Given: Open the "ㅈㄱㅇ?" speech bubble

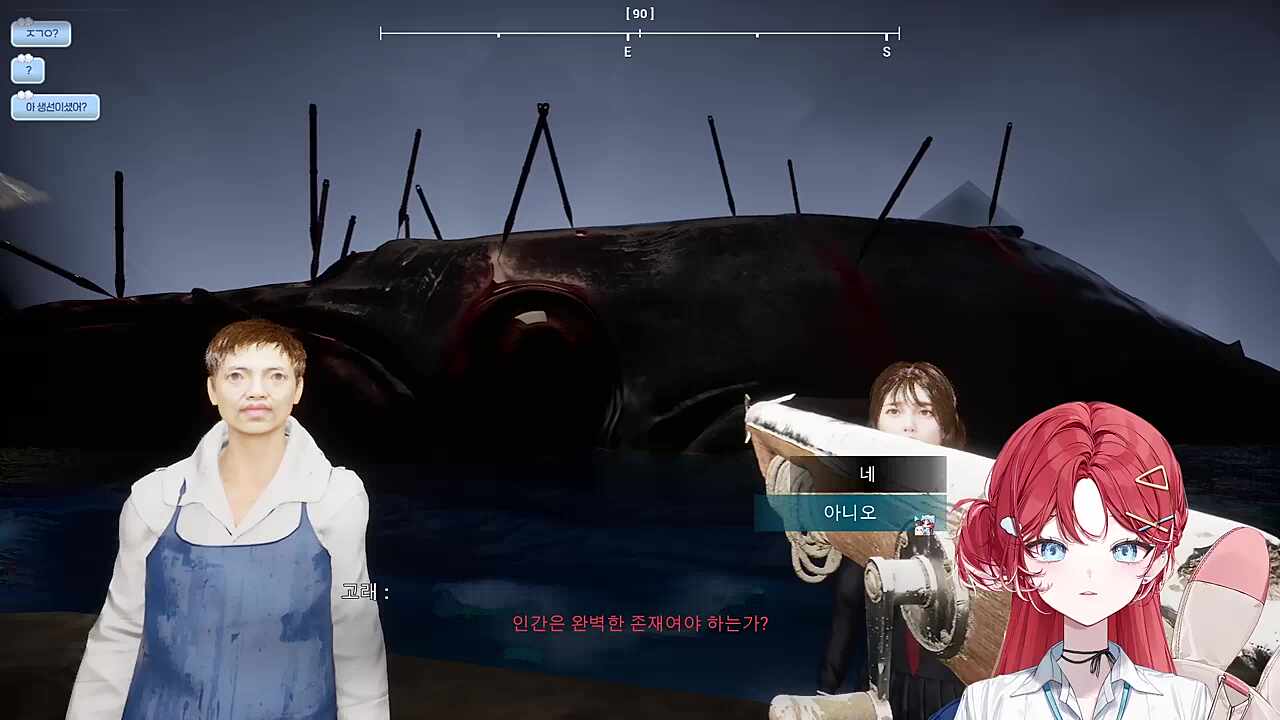Looking at the screenshot, I should [42, 33].
